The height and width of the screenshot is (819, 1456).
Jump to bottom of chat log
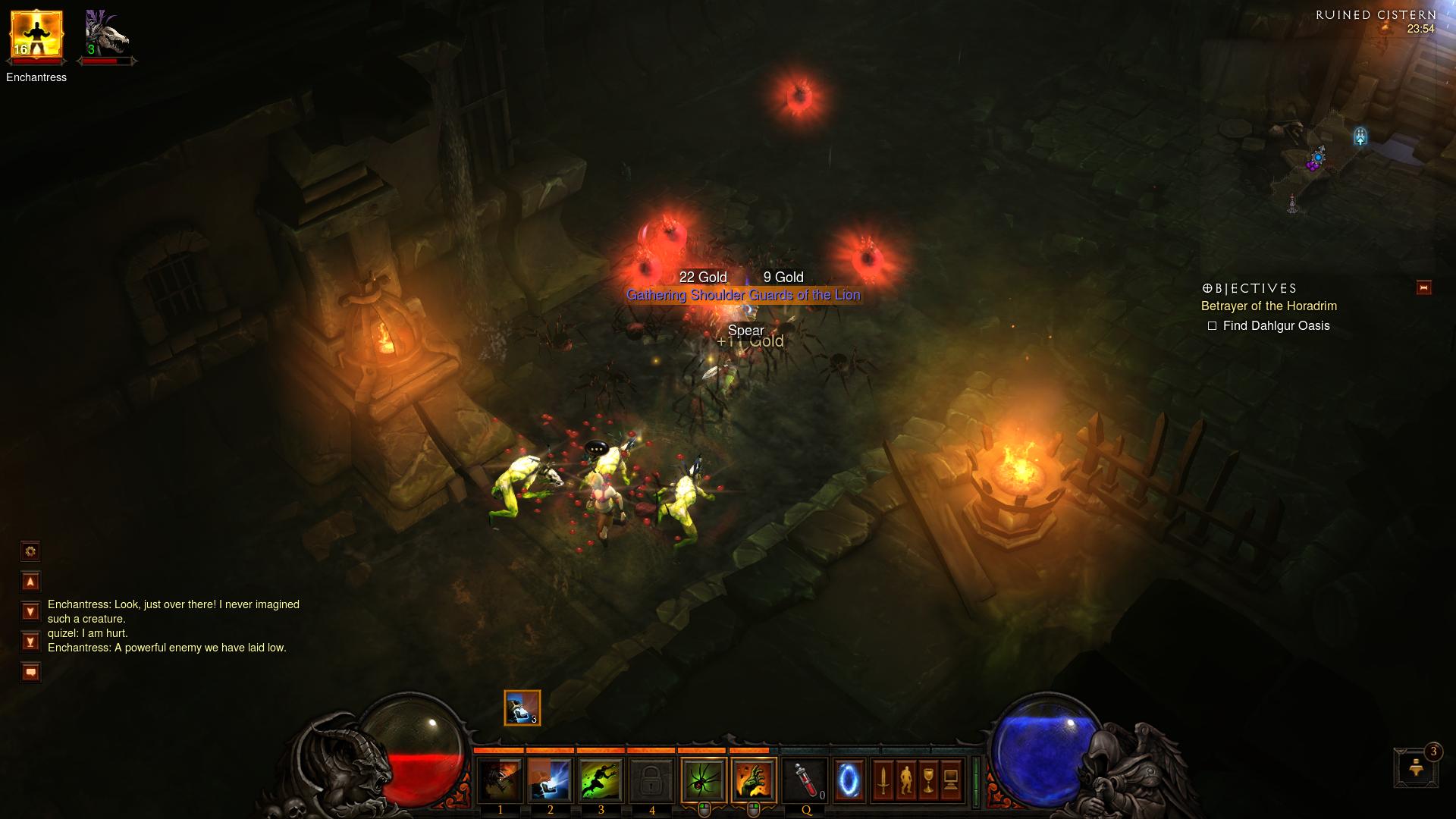click(x=30, y=642)
